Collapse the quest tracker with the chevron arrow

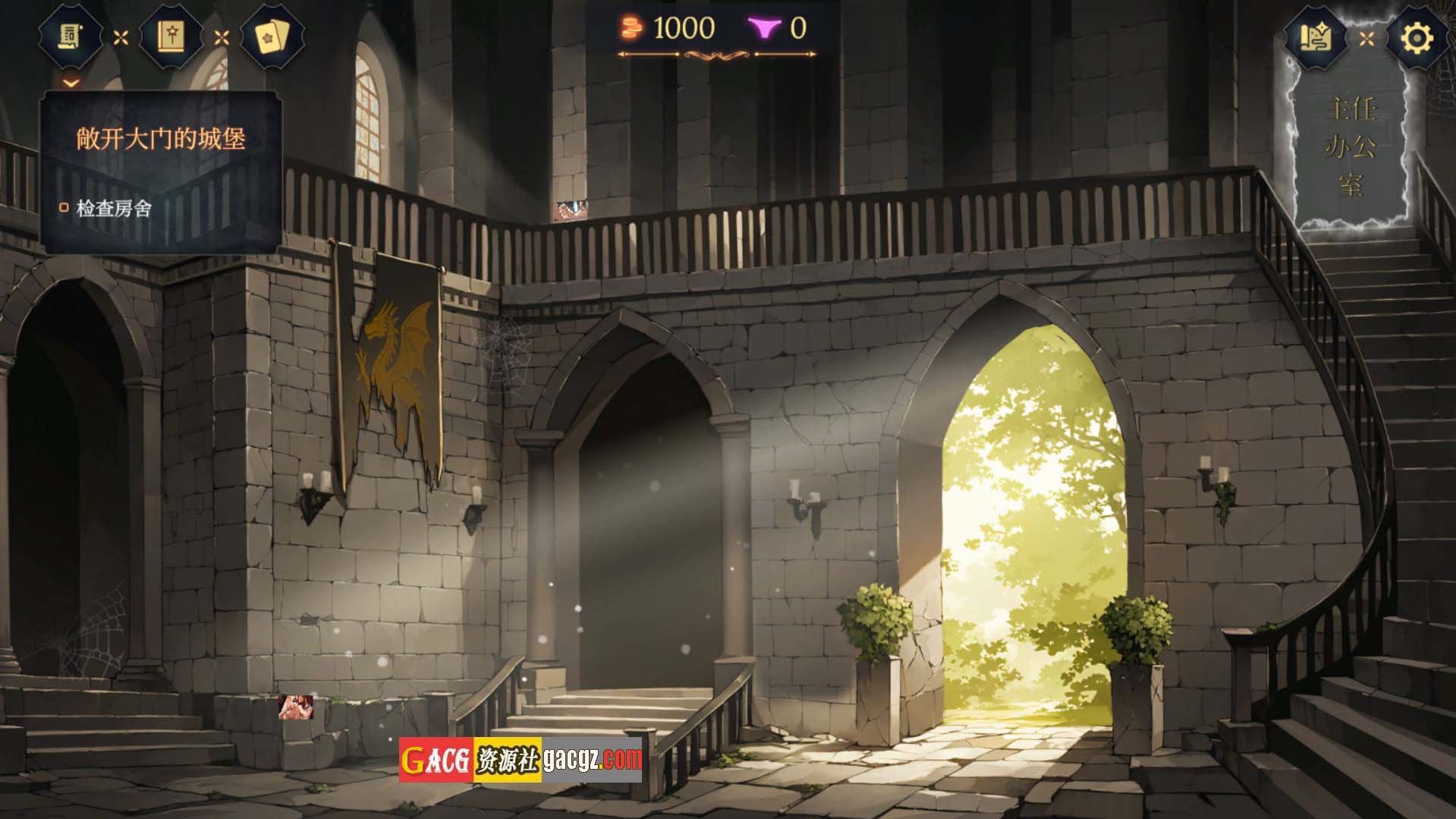71,82
